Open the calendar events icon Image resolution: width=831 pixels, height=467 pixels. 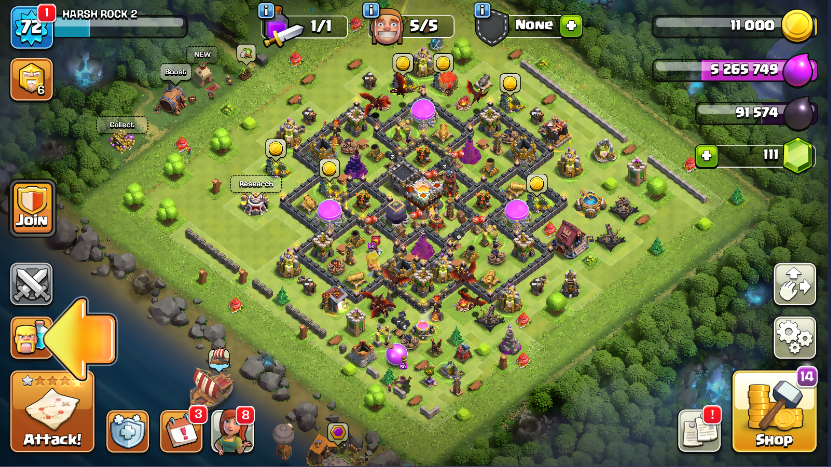[x=181, y=430]
